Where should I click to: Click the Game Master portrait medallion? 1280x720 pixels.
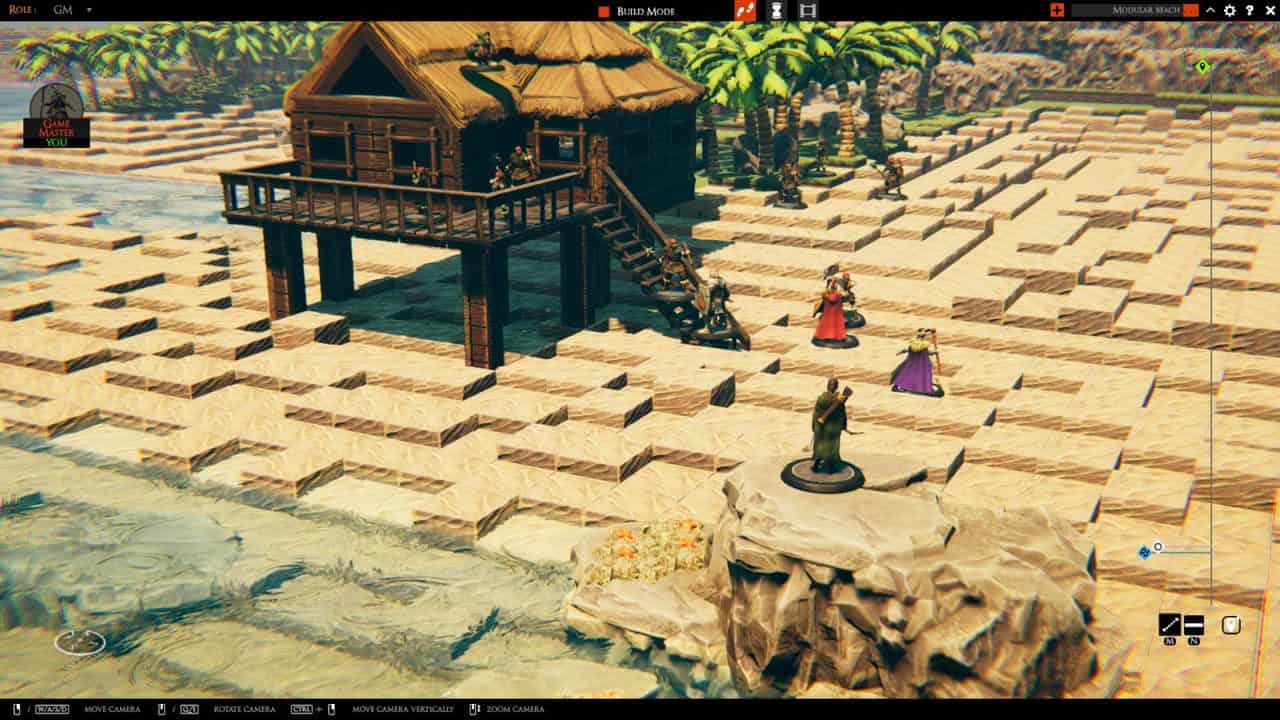[x=57, y=110]
